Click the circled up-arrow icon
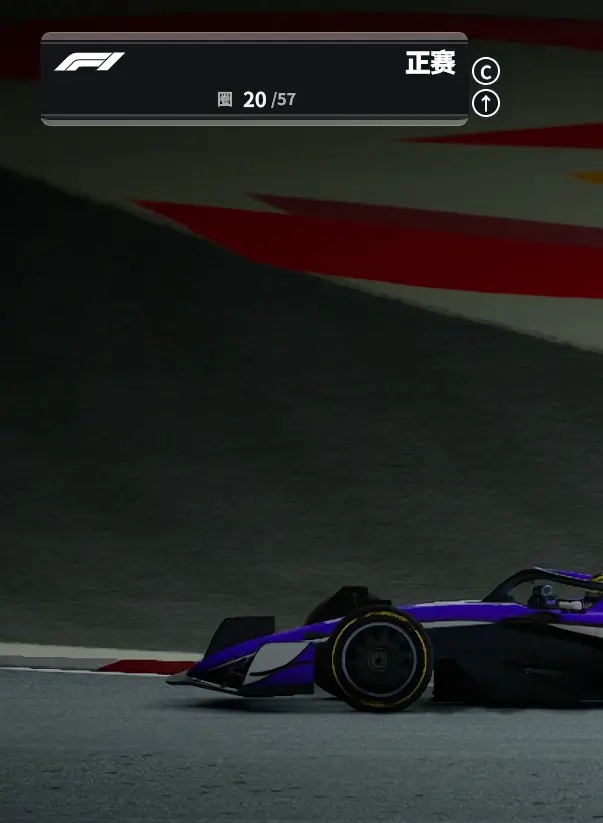603x823 pixels. click(485, 103)
